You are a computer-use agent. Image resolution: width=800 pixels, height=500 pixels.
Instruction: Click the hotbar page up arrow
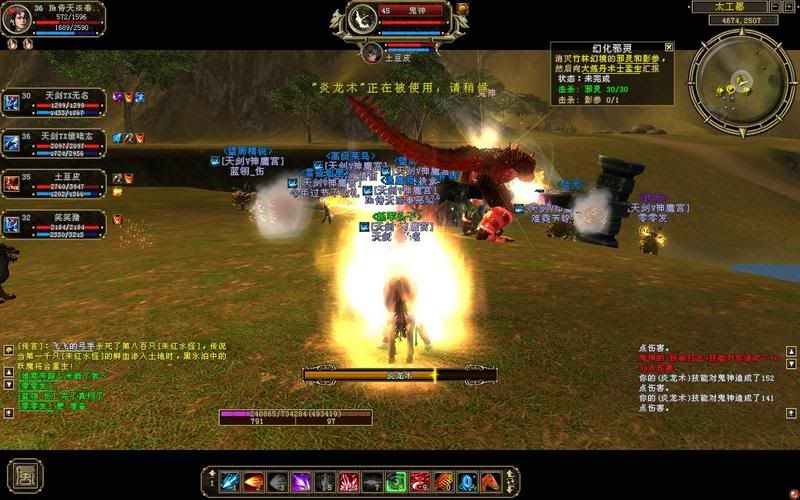pyautogui.click(x=211, y=474)
